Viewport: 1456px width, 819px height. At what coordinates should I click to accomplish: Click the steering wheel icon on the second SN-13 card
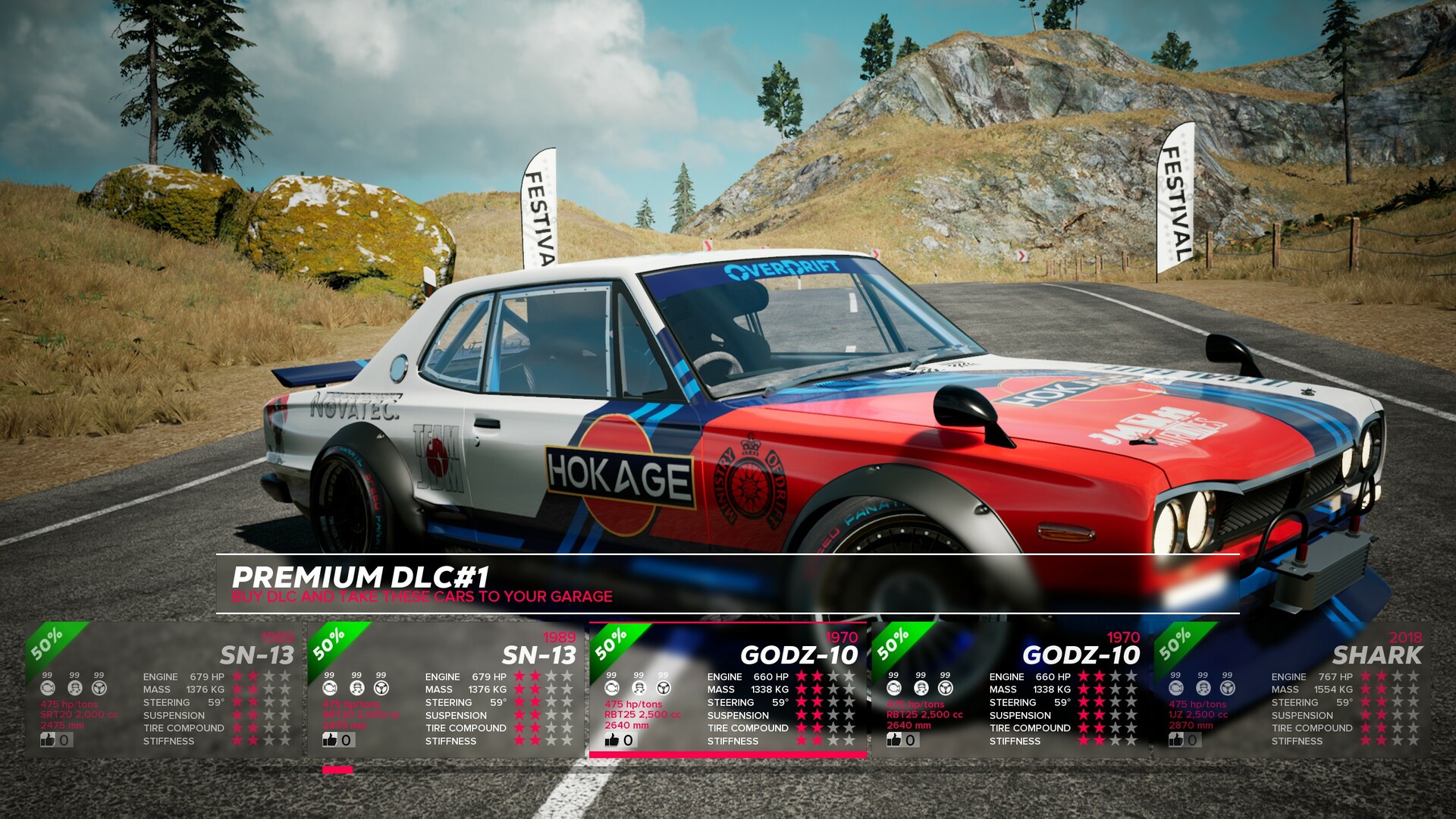380,689
